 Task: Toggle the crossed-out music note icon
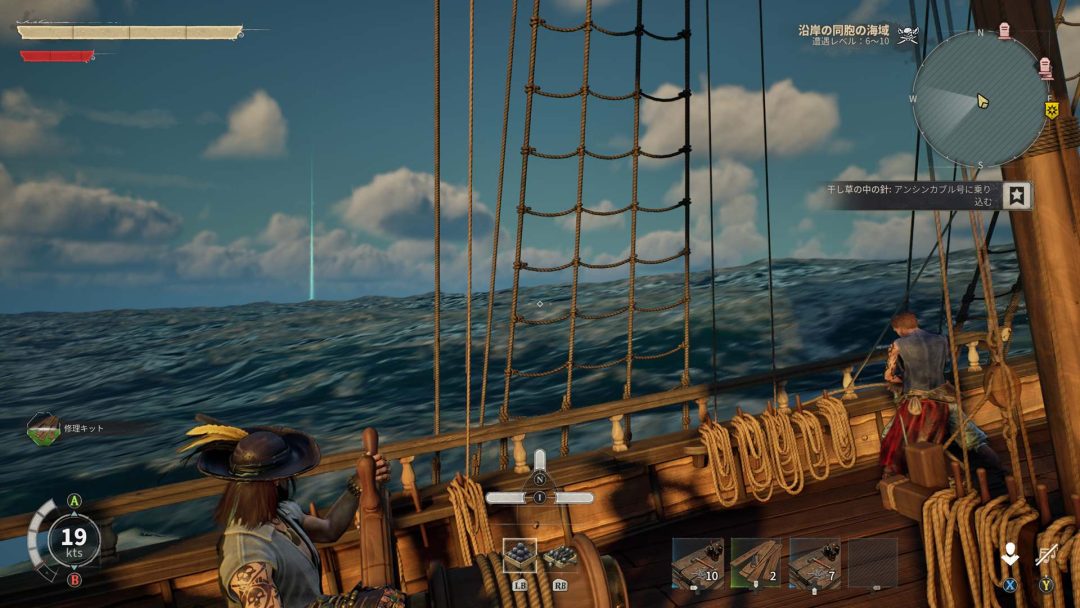pyautogui.click(x=1047, y=556)
